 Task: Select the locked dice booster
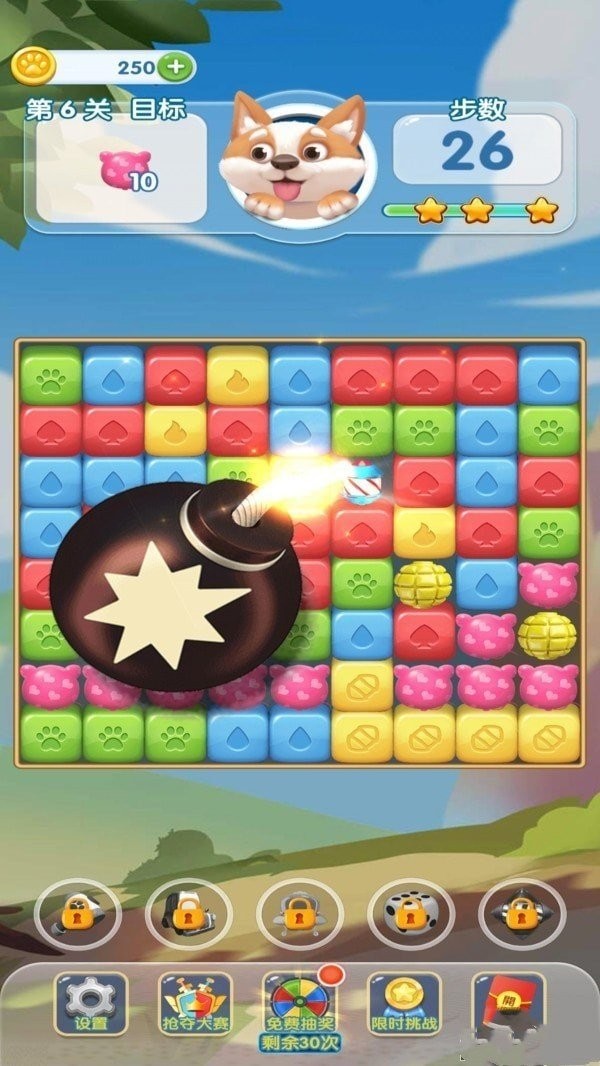pyautogui.click(x=411, y=913)
